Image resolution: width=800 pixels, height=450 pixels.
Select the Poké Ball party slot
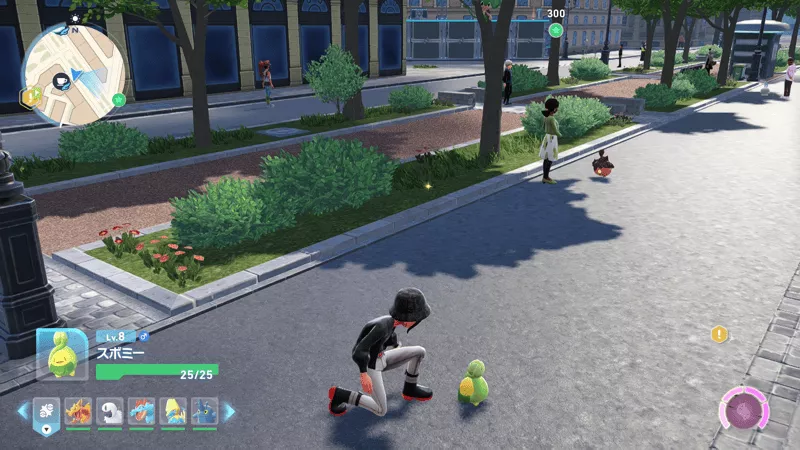pyautogui.click(x=47, y=411)
